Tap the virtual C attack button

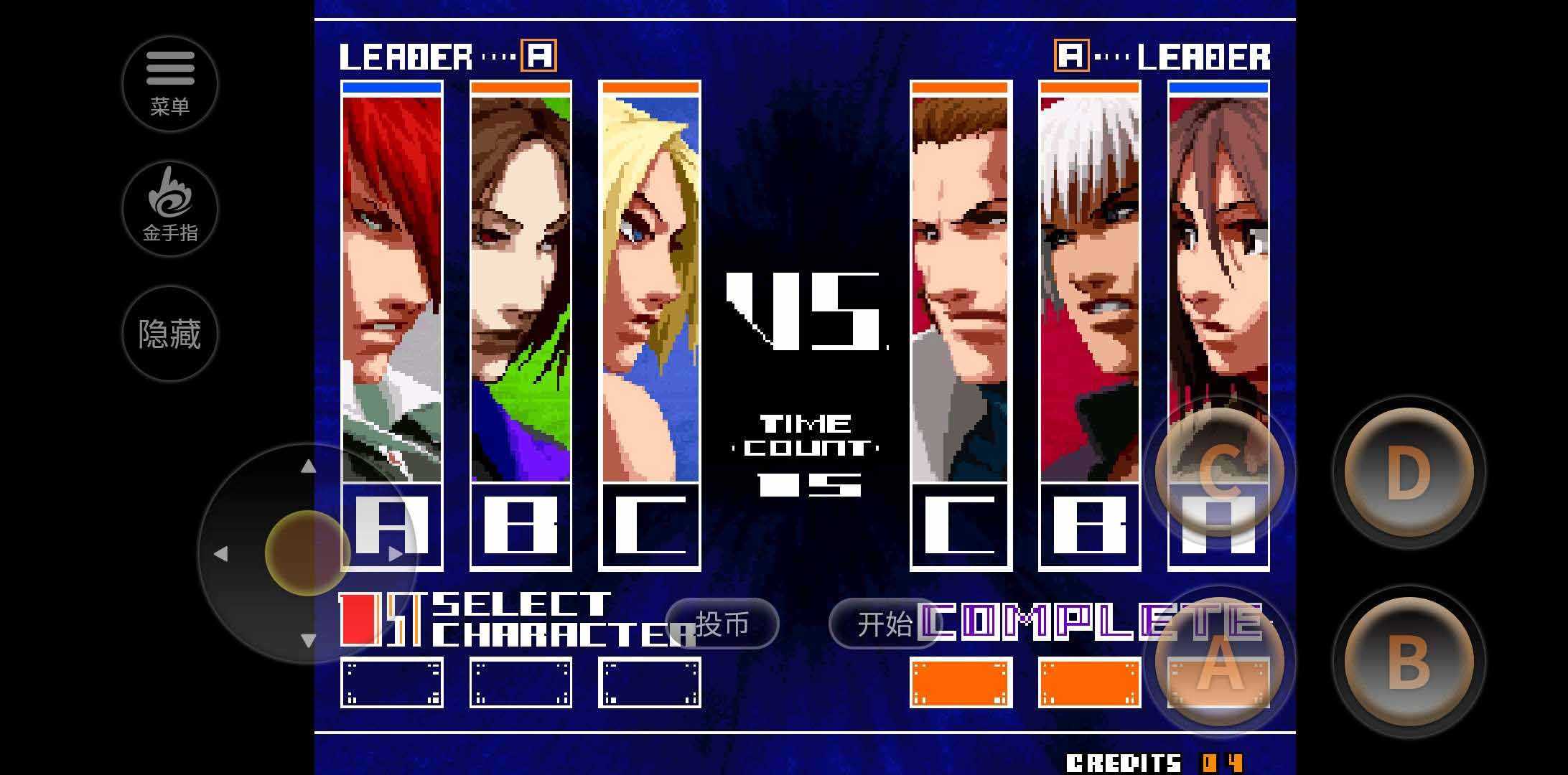[1219, 472]
